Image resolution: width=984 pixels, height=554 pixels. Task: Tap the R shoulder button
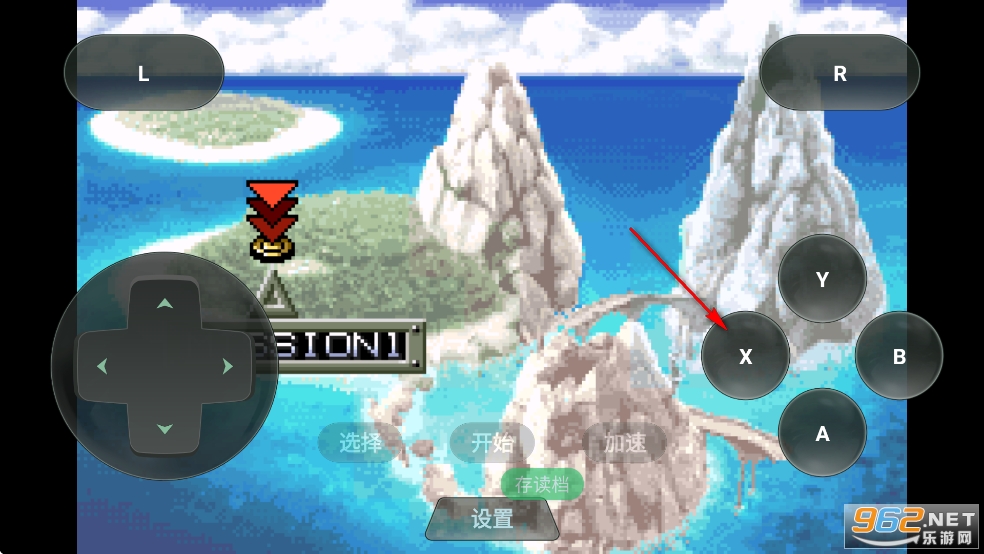[839, 74]
